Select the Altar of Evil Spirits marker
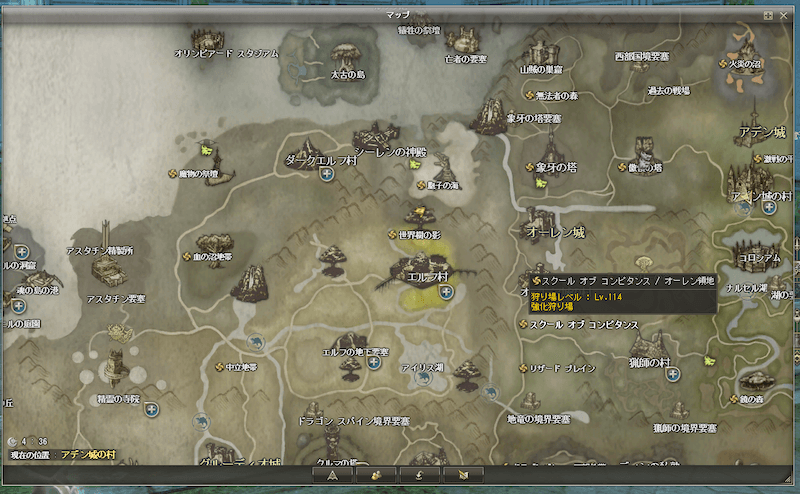The height and width of the screenshot is (494, 800). pyautogui.click(x=172, y=172)
